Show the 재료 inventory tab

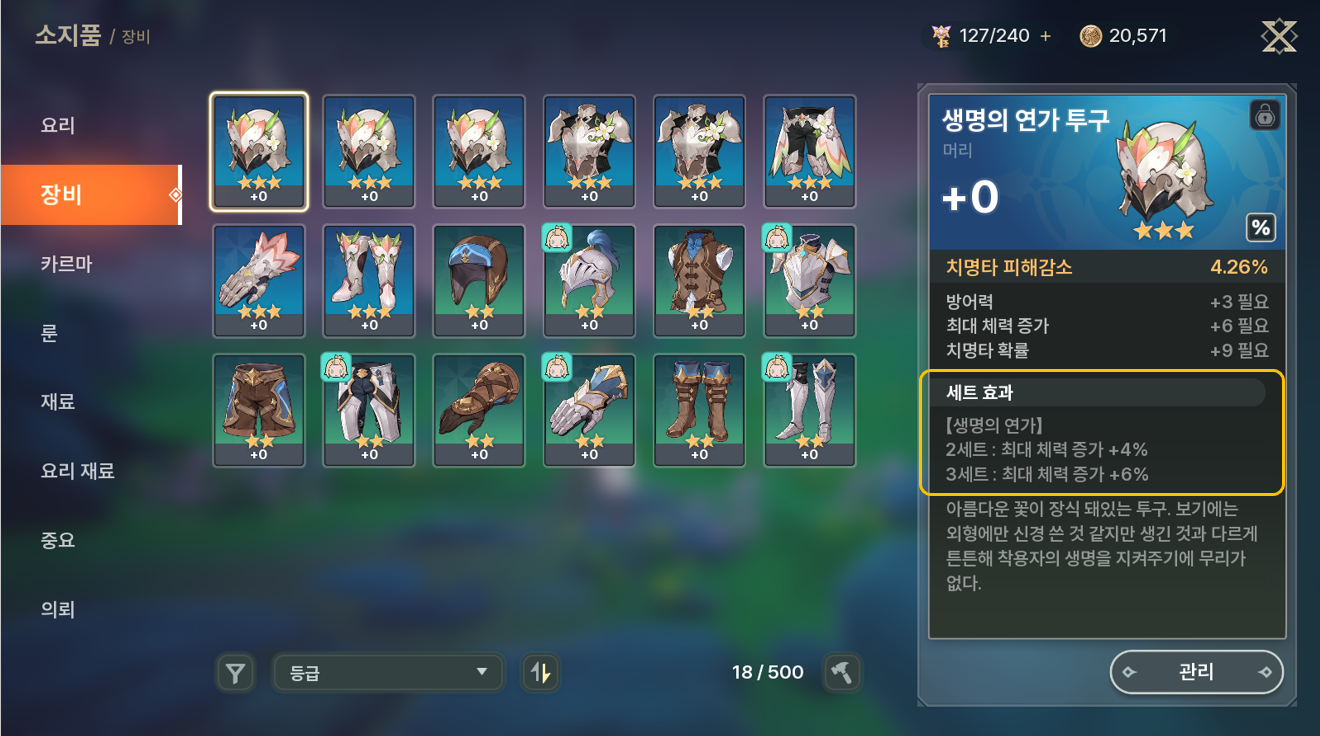click(58, 402)
